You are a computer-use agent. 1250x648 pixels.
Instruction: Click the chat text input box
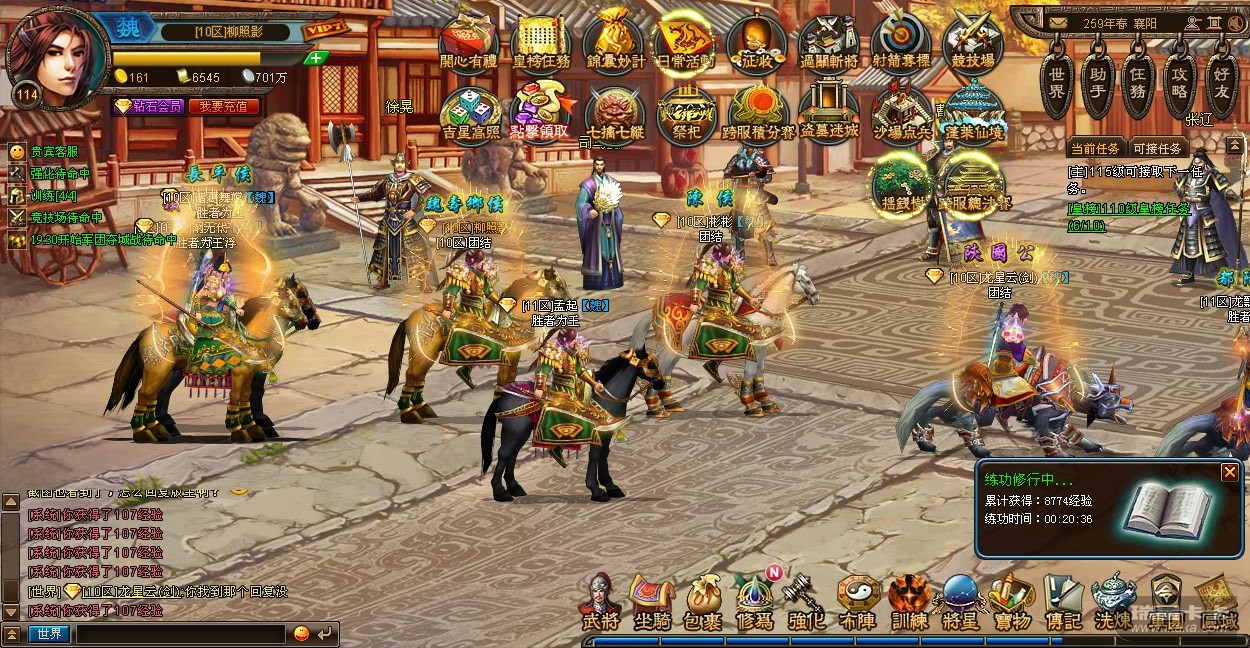click(x=180, y=634)
